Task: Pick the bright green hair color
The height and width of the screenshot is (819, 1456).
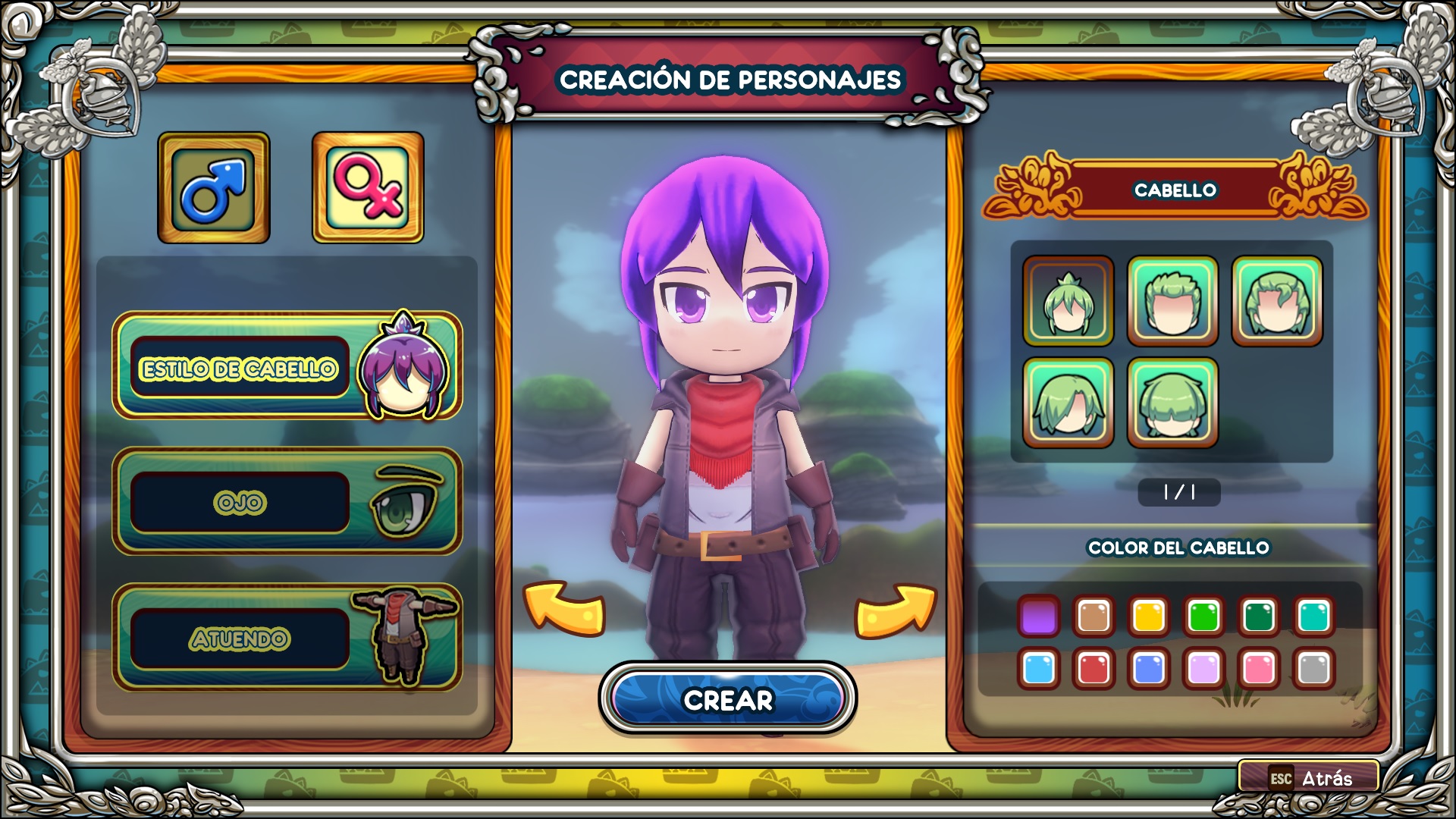Action: click(1203, 616)
